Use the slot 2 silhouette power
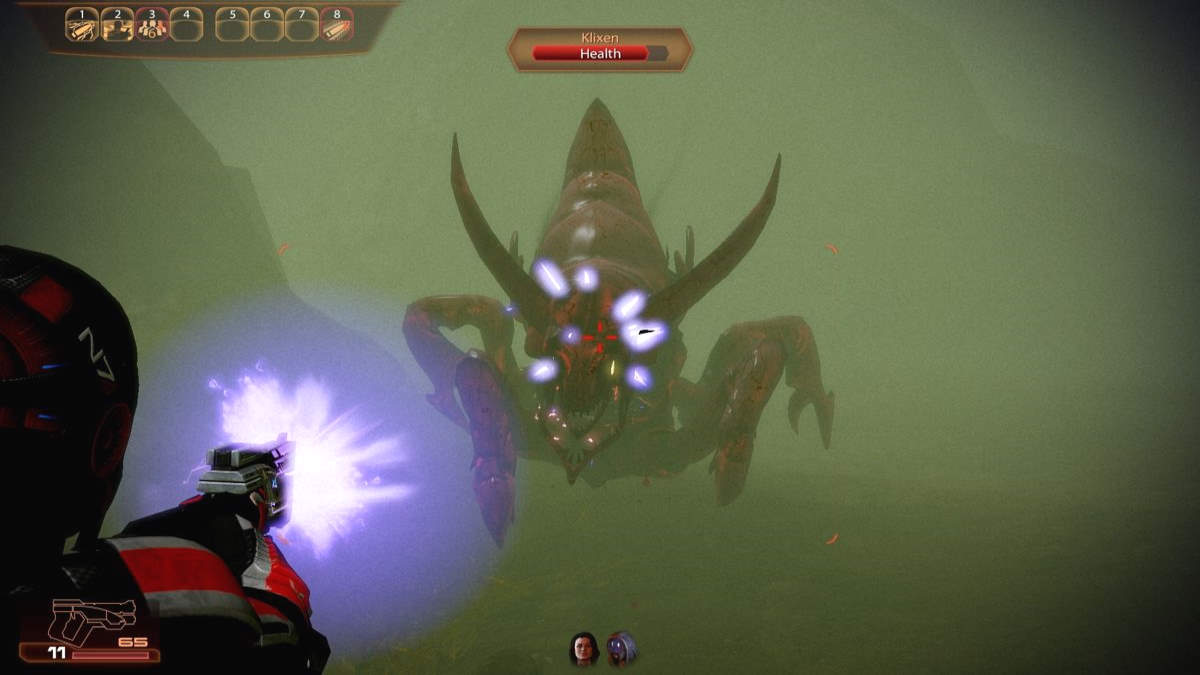This screenshot has height=675, width=1200. (x=117, y=27)
